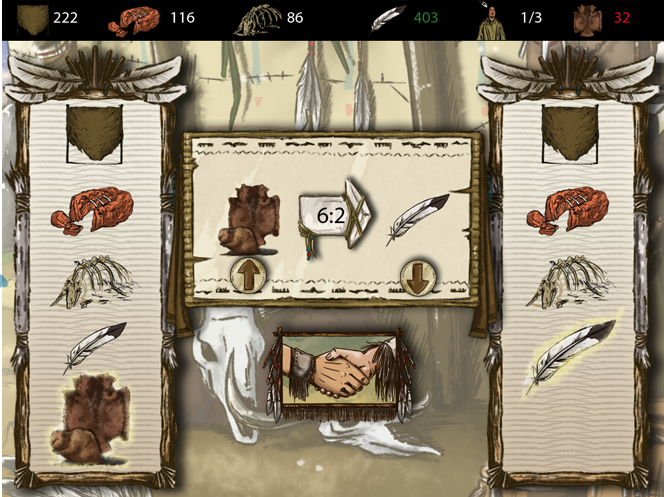The image size is (664, 497).
Task: Select feather in the left offer panel
Action: pyautogui.click(x=94, y=346)
